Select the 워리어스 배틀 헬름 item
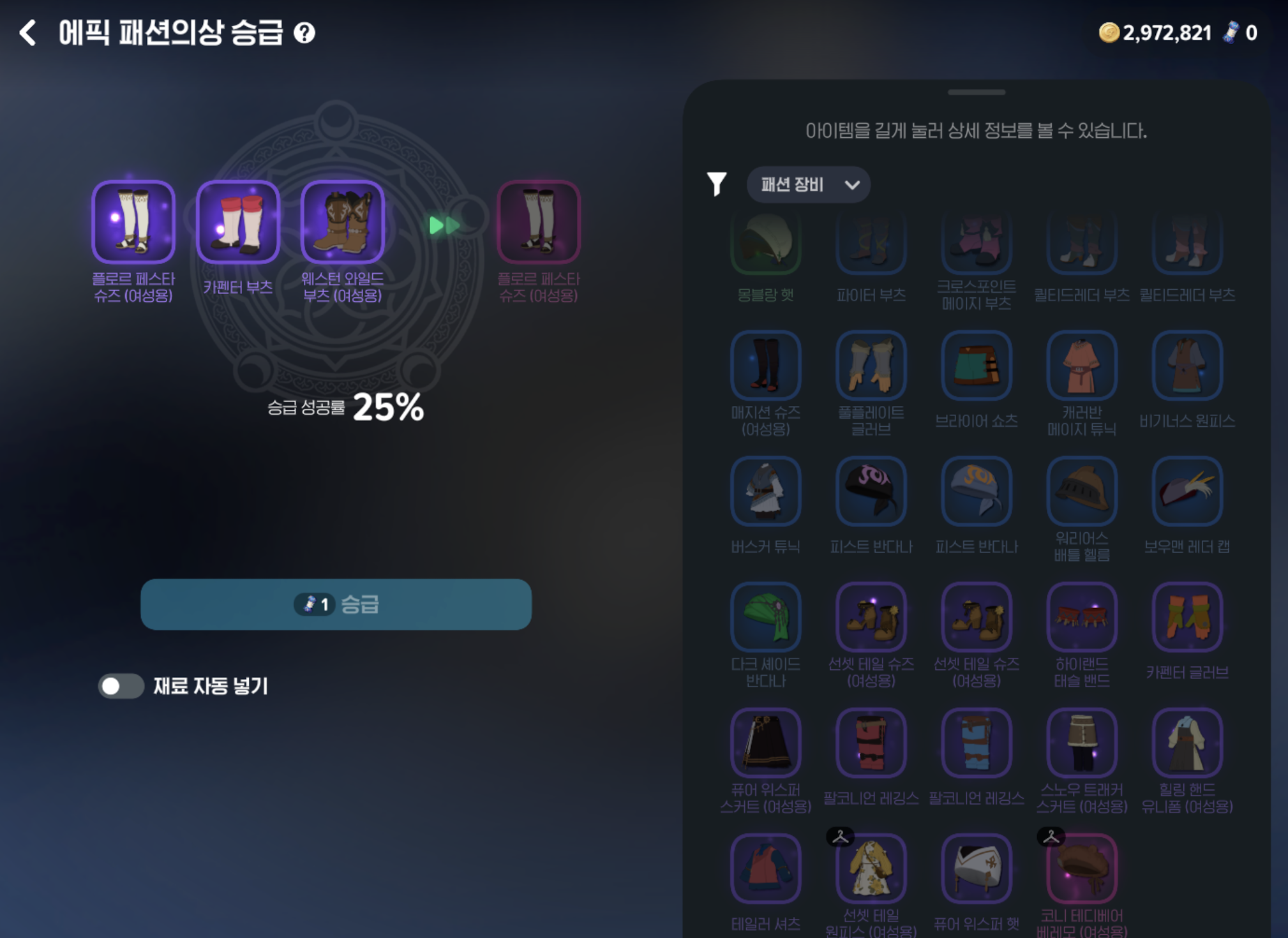1288x938 pixels. pos(1082,491)
